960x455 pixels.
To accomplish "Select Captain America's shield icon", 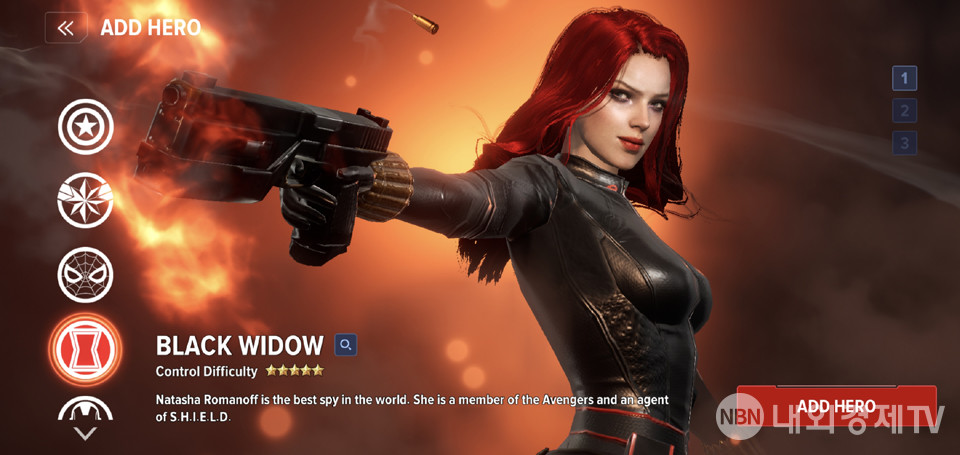I will [85, 127].
